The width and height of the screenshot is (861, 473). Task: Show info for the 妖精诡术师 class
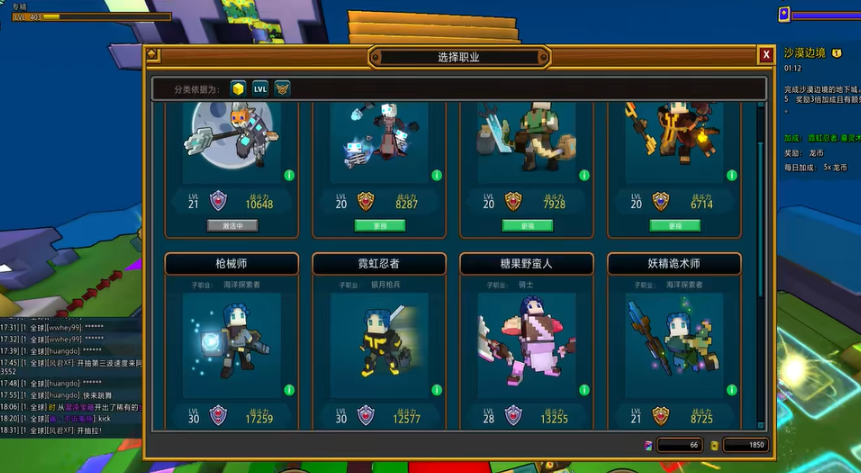click(730, 390)
